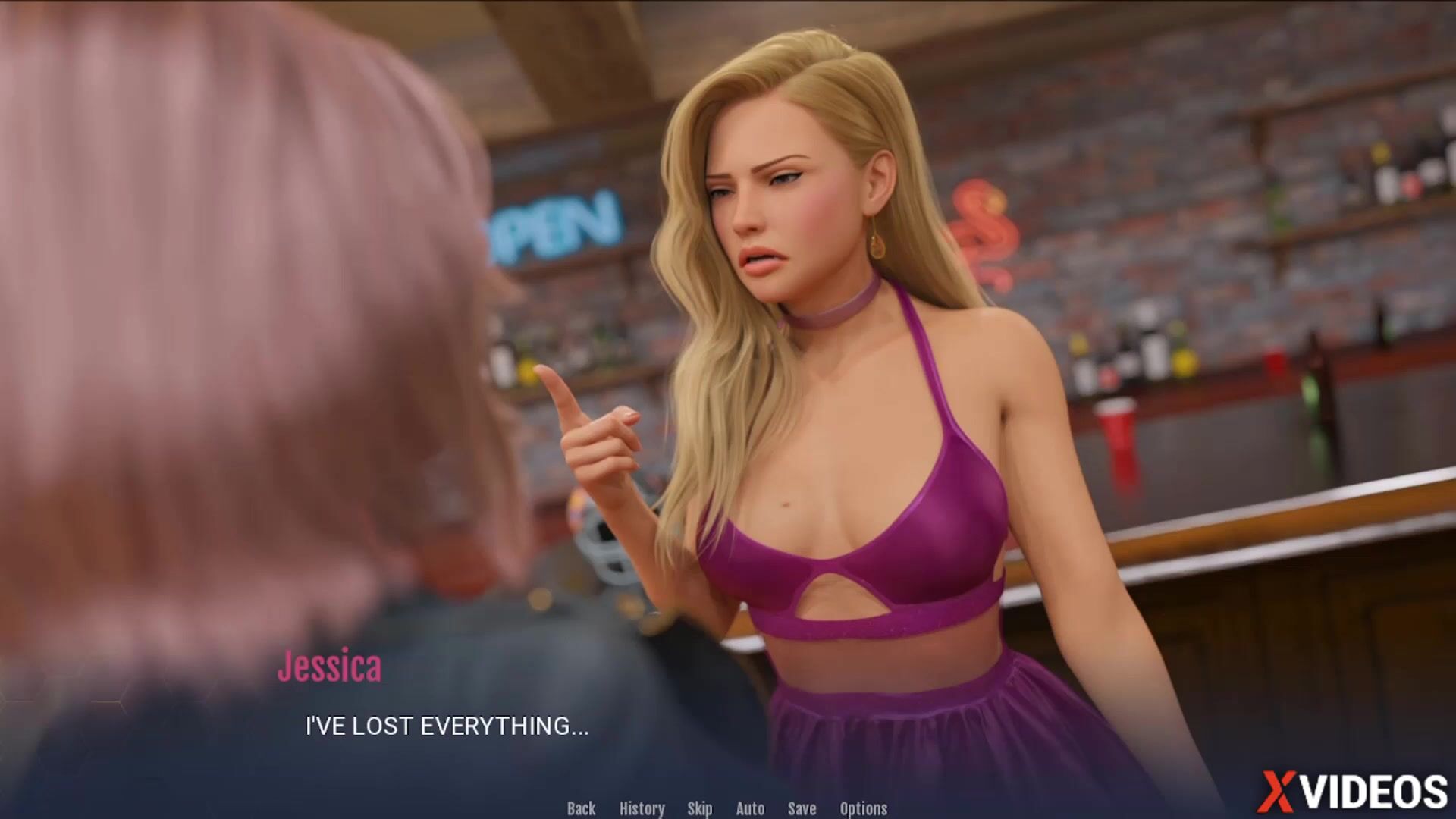Go back with the Back button
The image size is (1456, 819).
pos(581,808)
